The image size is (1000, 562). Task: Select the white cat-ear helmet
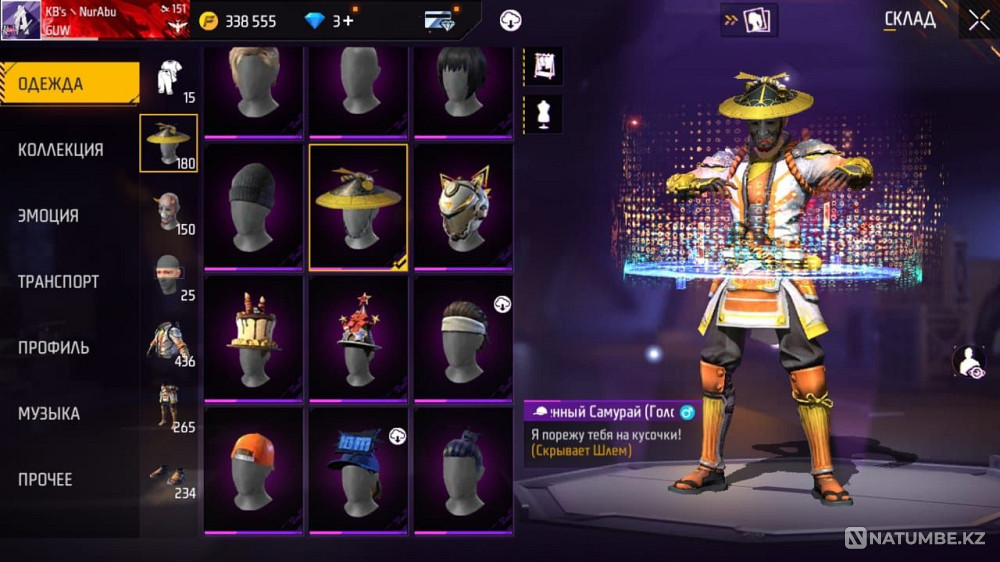[462, 206]
